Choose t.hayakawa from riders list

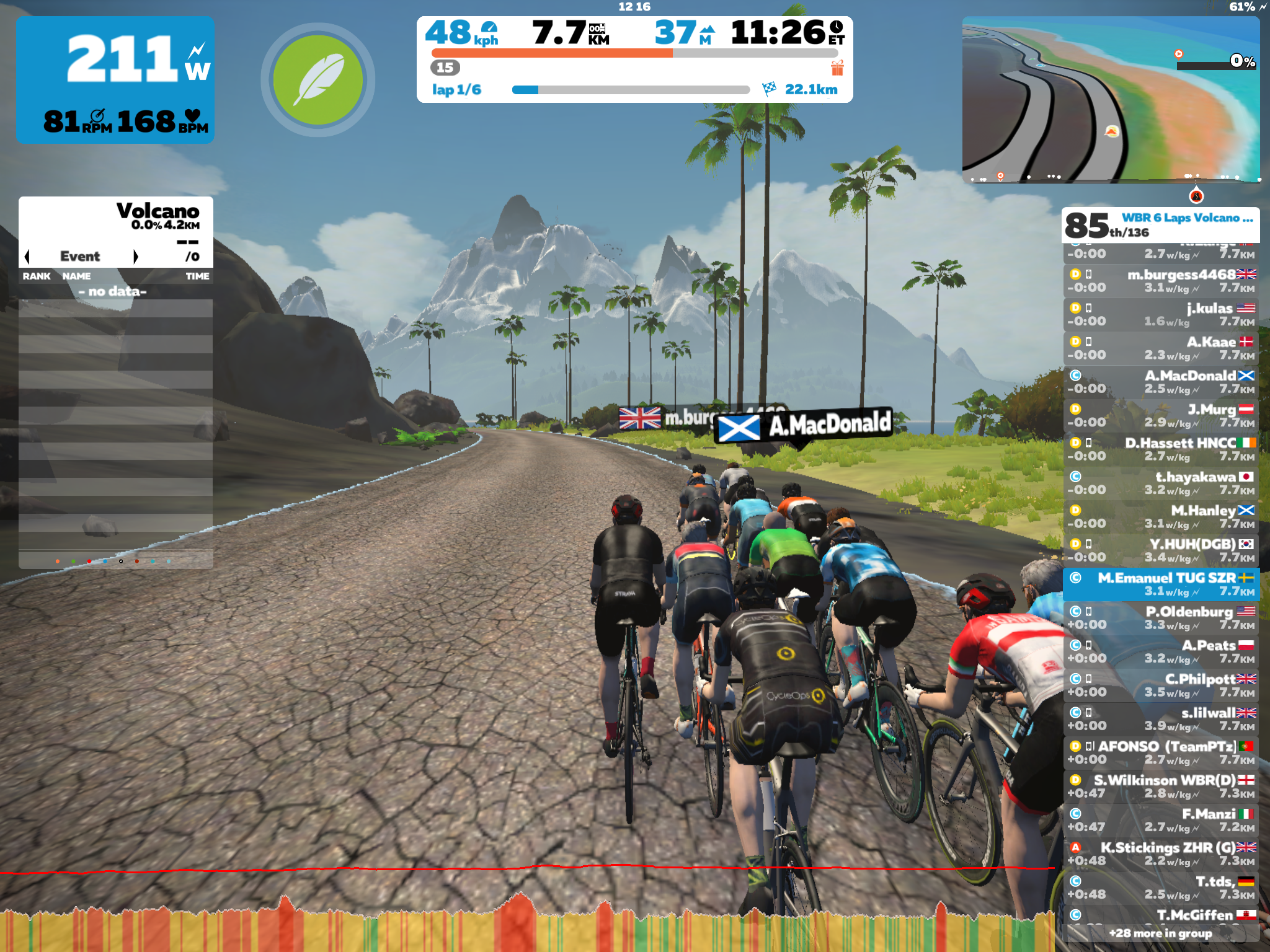click(x=1161, y=483)
